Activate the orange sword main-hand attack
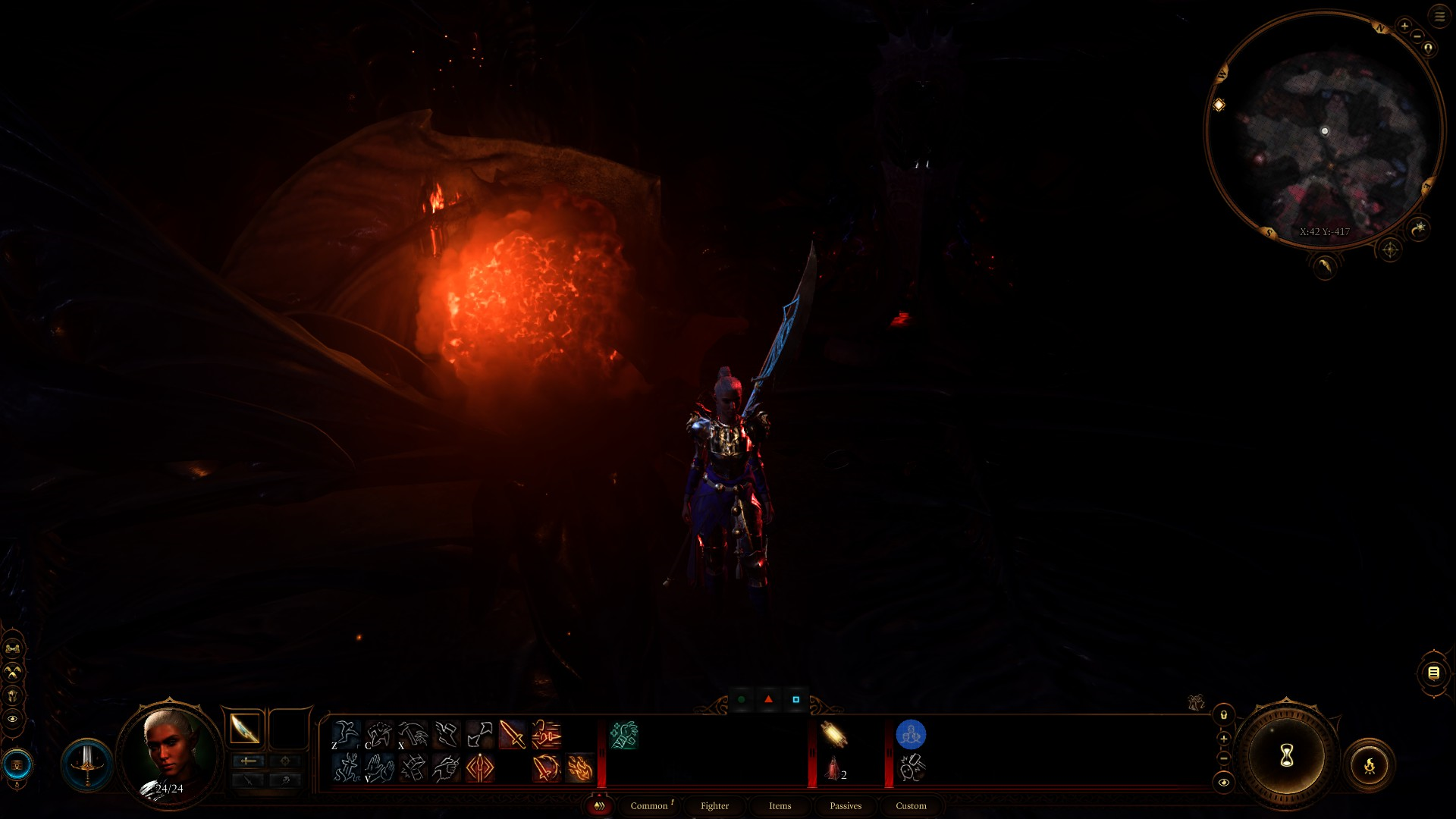Image resolution: width=1456 pixels, height=819 pixels. click(513, 734)
